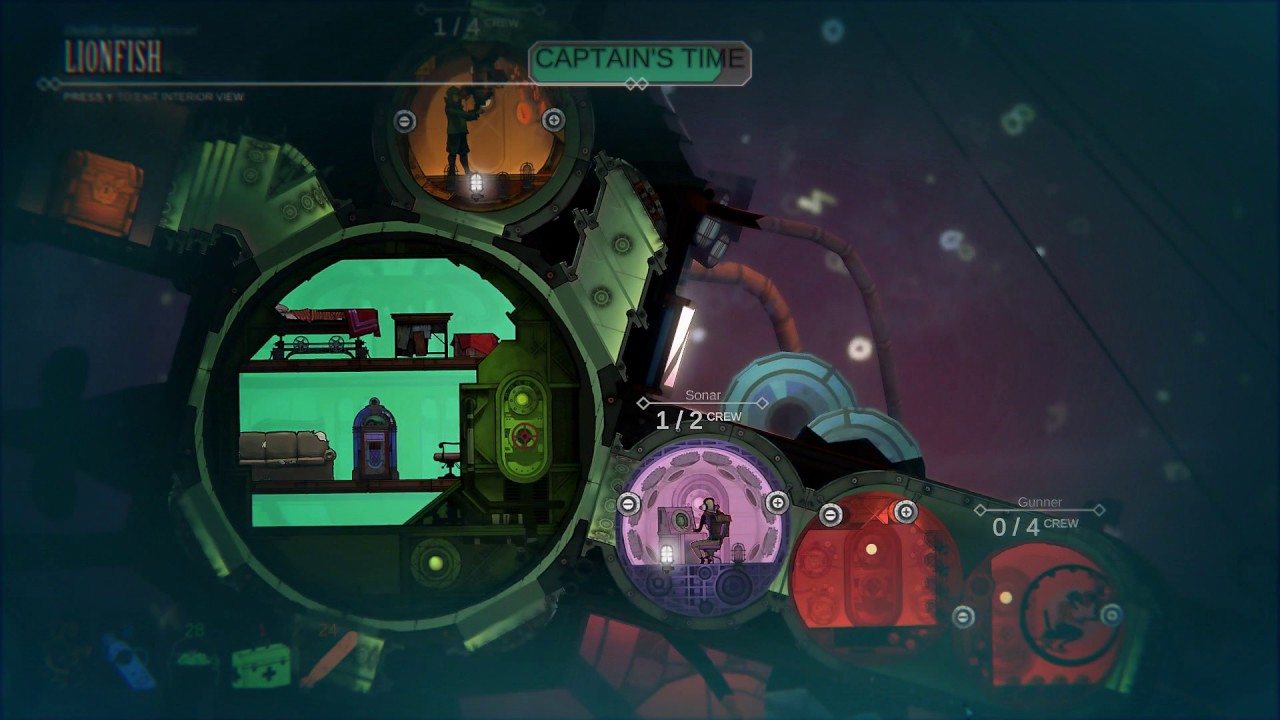1280x720 pixels.
Task: Click minus on red station between Sonar and Gunner
Action: coord(831,515)
